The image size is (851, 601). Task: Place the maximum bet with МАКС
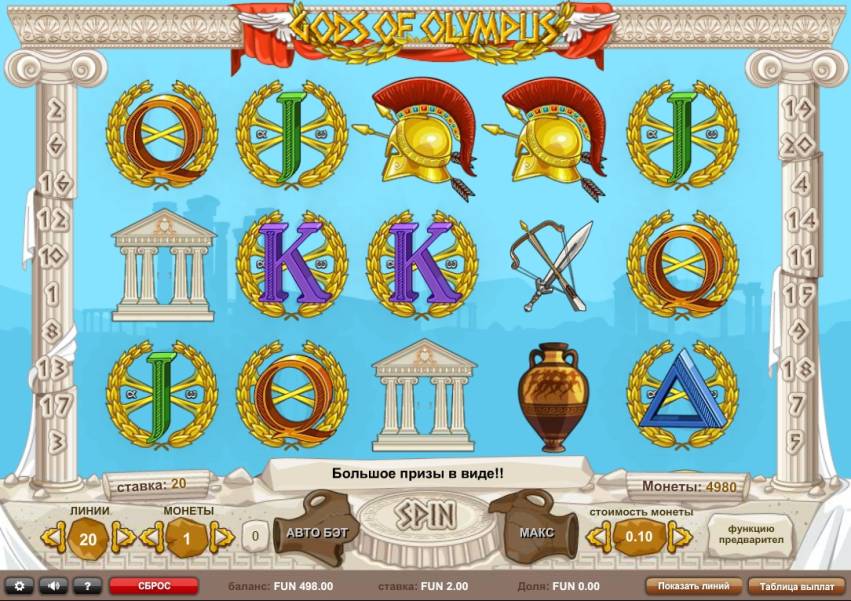(535, 533)
